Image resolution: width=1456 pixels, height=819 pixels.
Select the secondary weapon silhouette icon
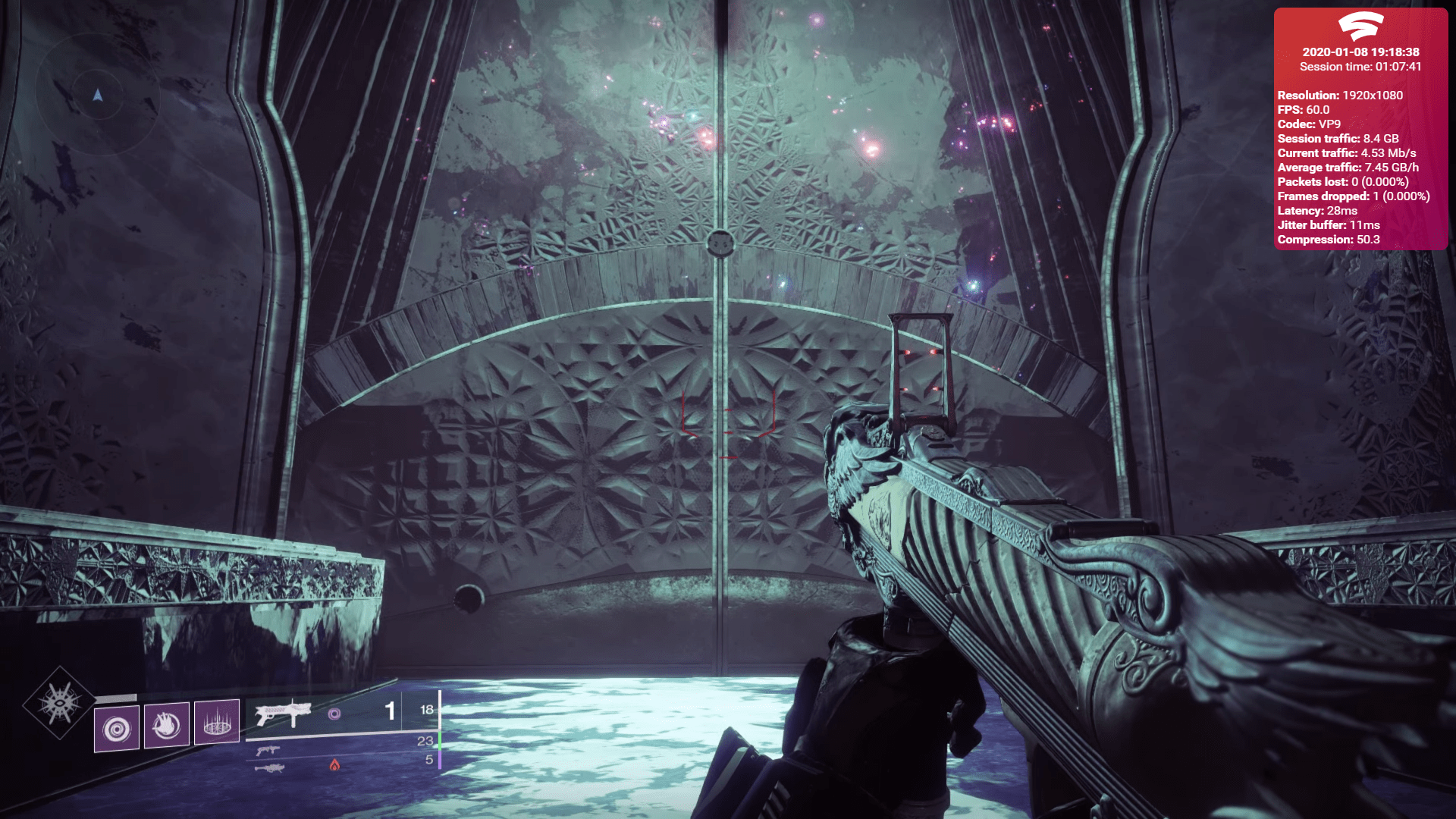268,750
